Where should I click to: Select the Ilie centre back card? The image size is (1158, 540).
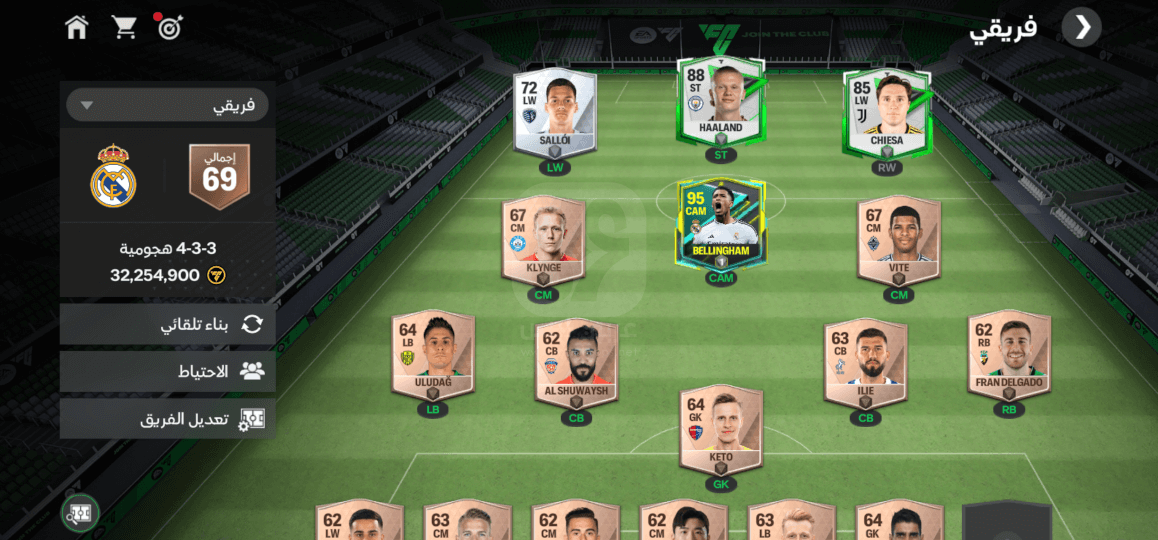tap(865, 361)
